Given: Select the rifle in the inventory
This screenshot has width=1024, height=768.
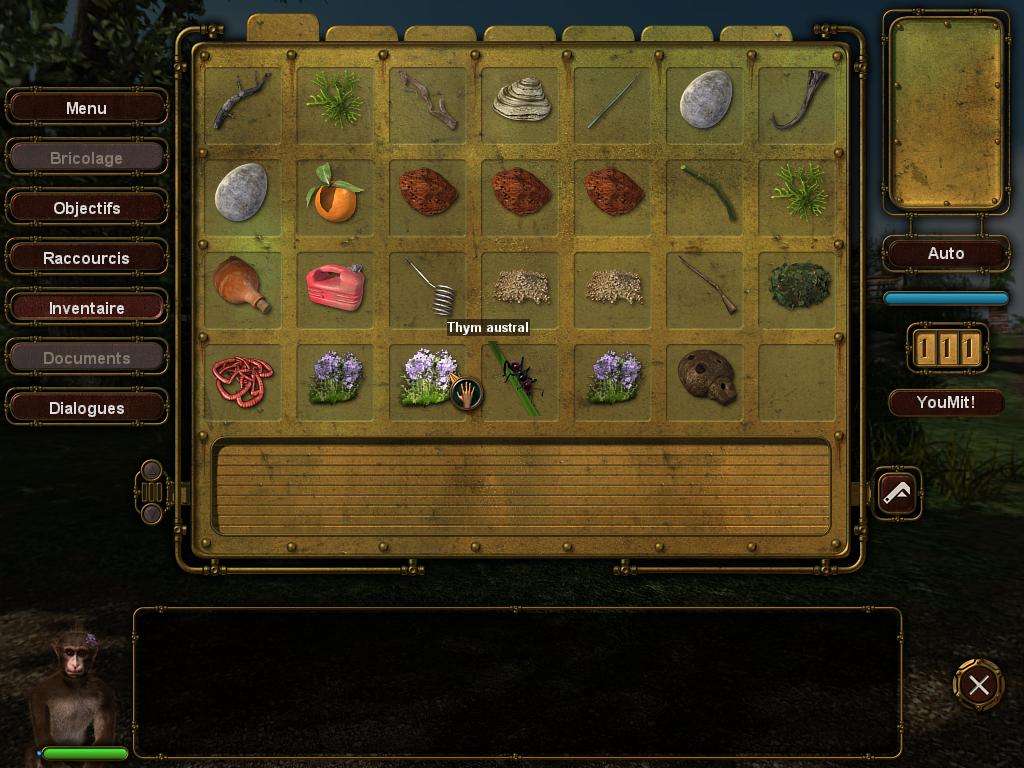Looking at the screenshot, I should click(x=706, y=284).
